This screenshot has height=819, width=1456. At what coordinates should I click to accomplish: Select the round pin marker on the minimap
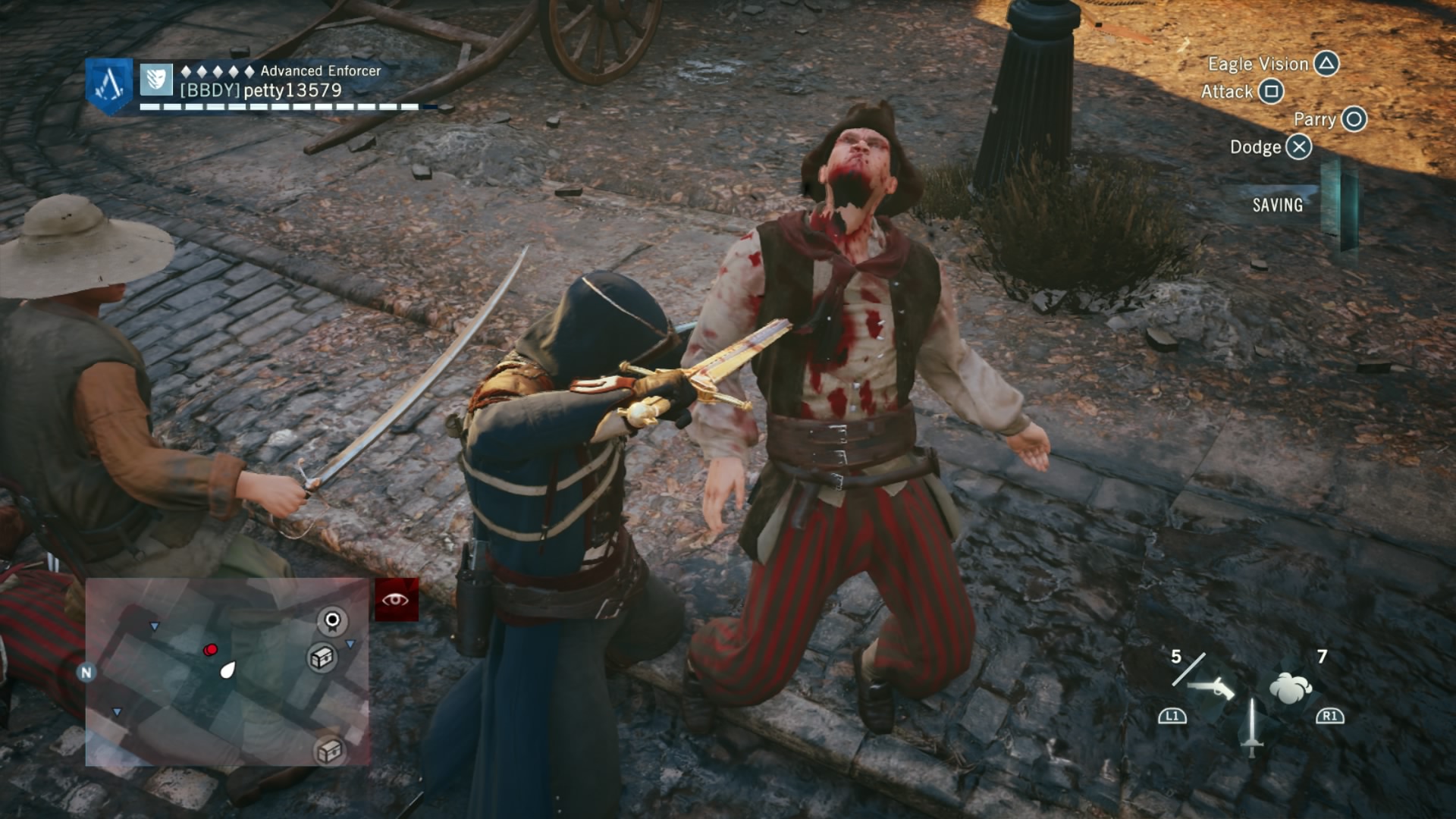[331, 621]
